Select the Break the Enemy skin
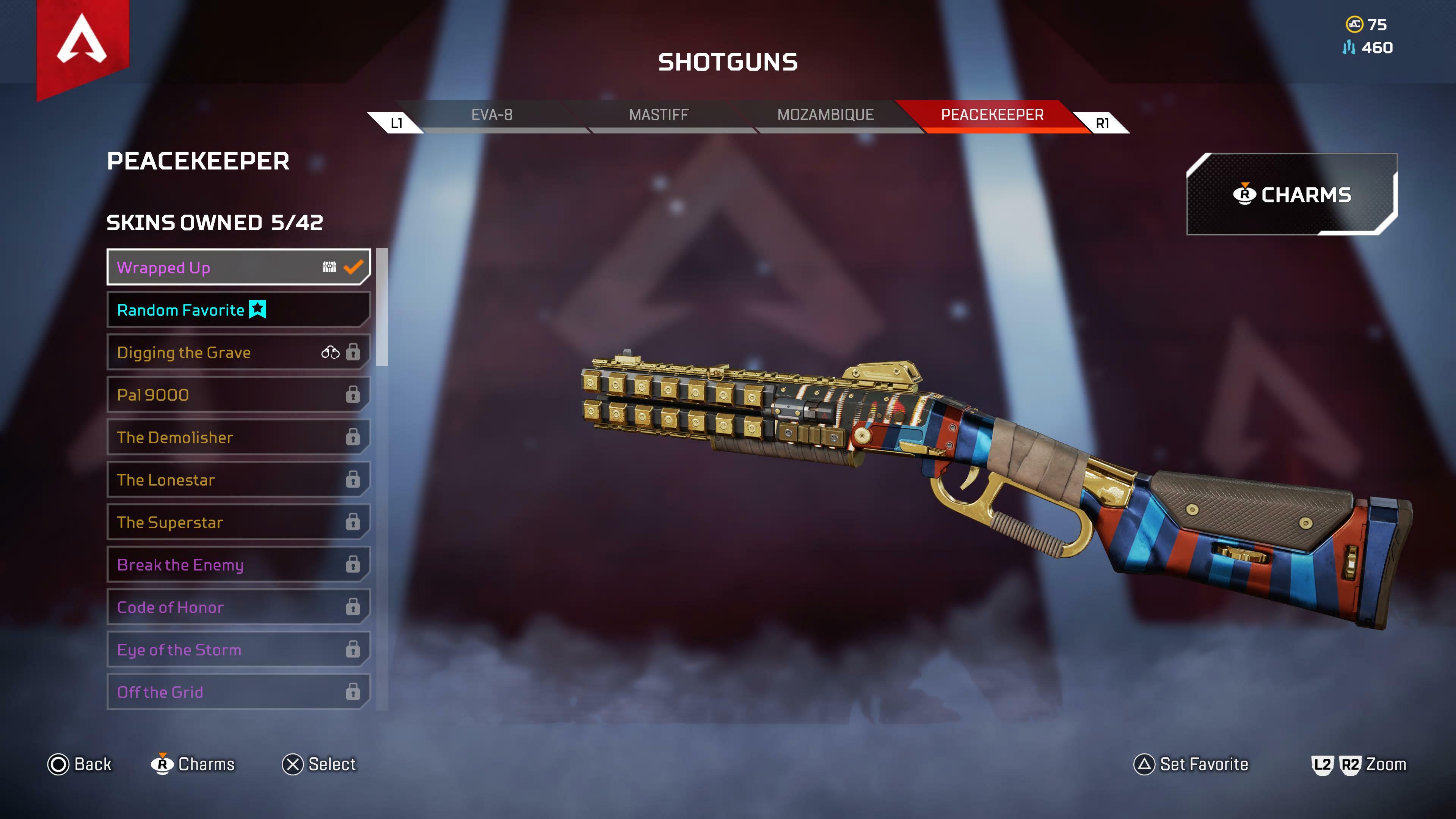 [x=238, y=565]
